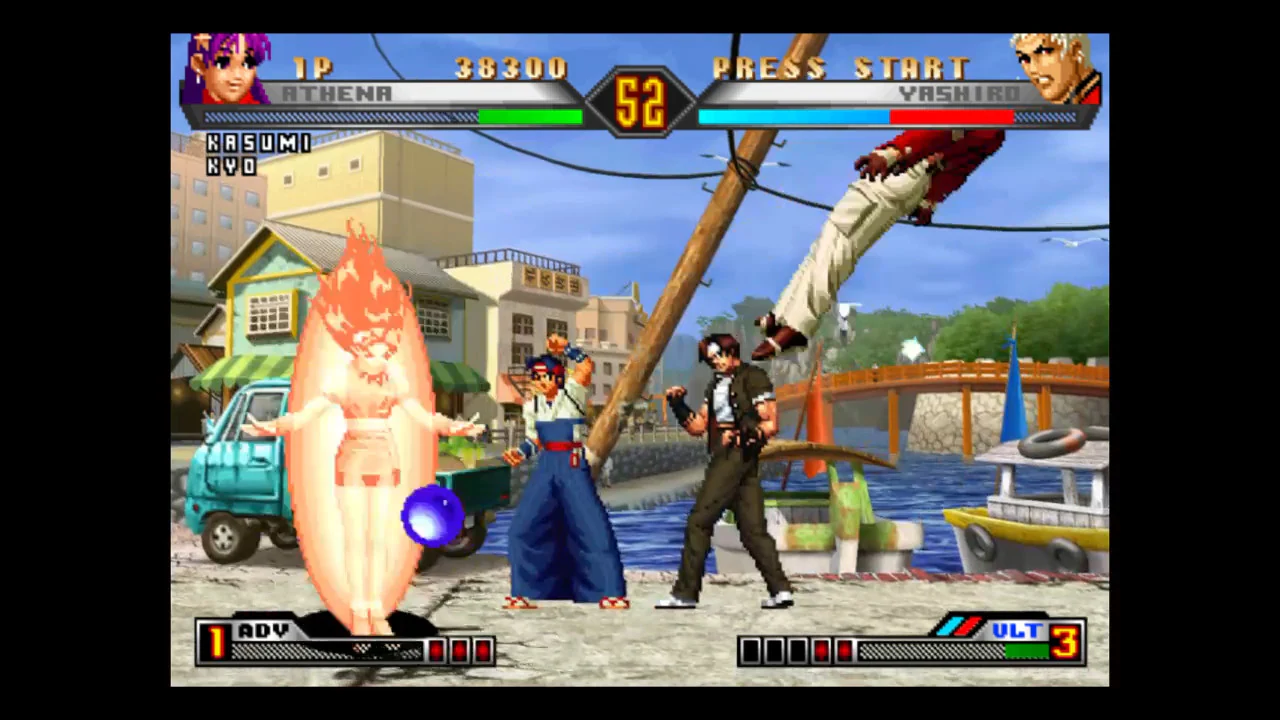Click Athena's character portrait
This screenshot has width=1280, height=720.
click(228, 68)
